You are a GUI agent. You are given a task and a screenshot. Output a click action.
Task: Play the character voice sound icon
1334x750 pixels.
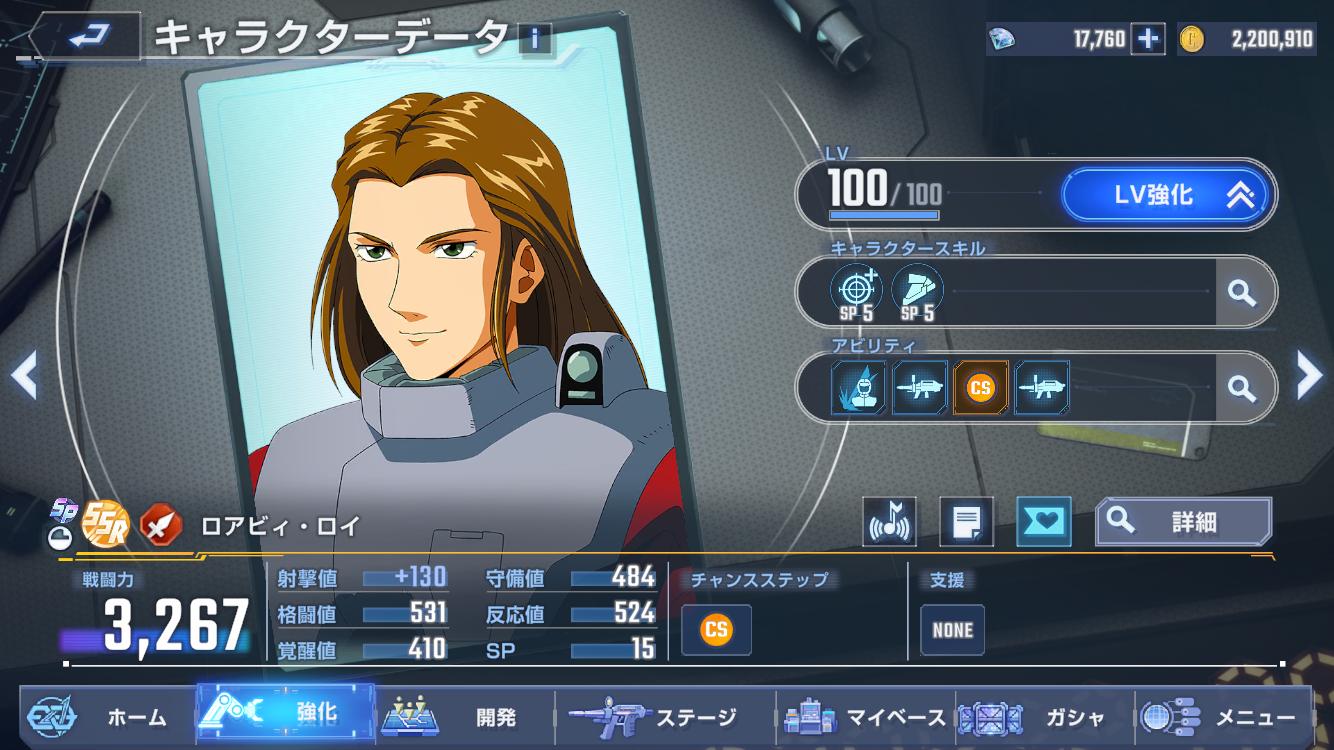coord(889,521)
